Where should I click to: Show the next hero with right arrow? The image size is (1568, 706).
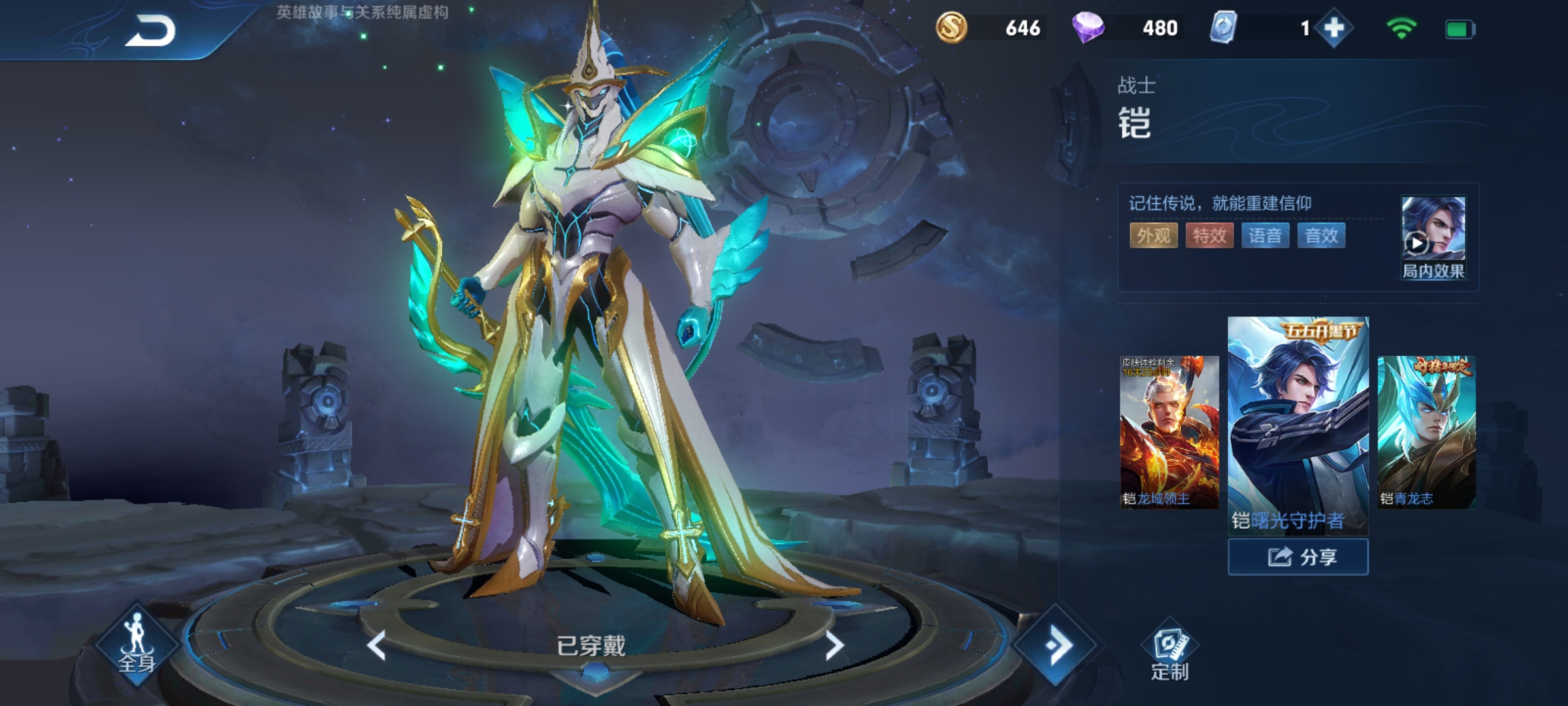(x=834, y=646)
